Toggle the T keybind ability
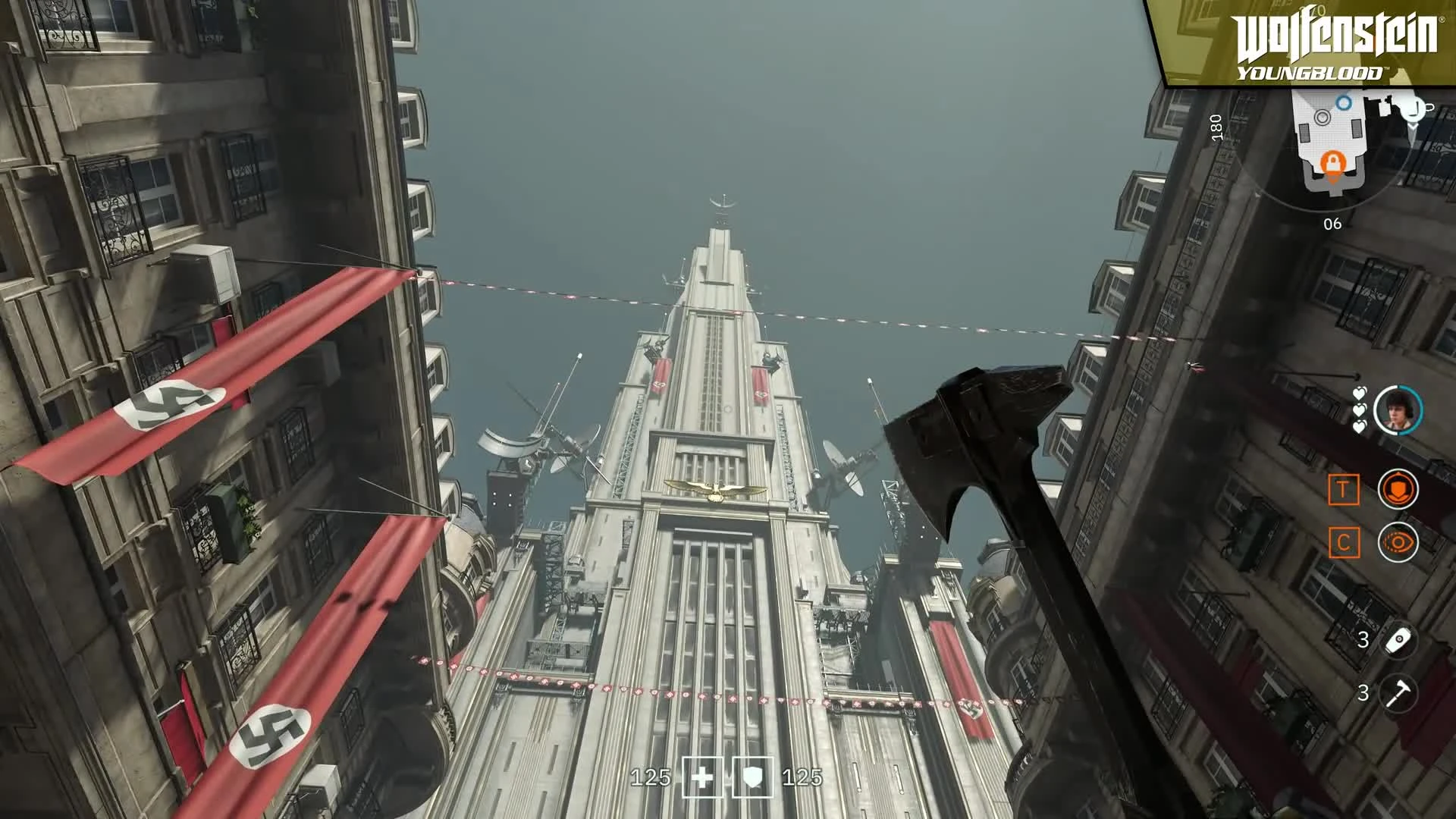The image size is (1456, 819). tap(1344, 488)
